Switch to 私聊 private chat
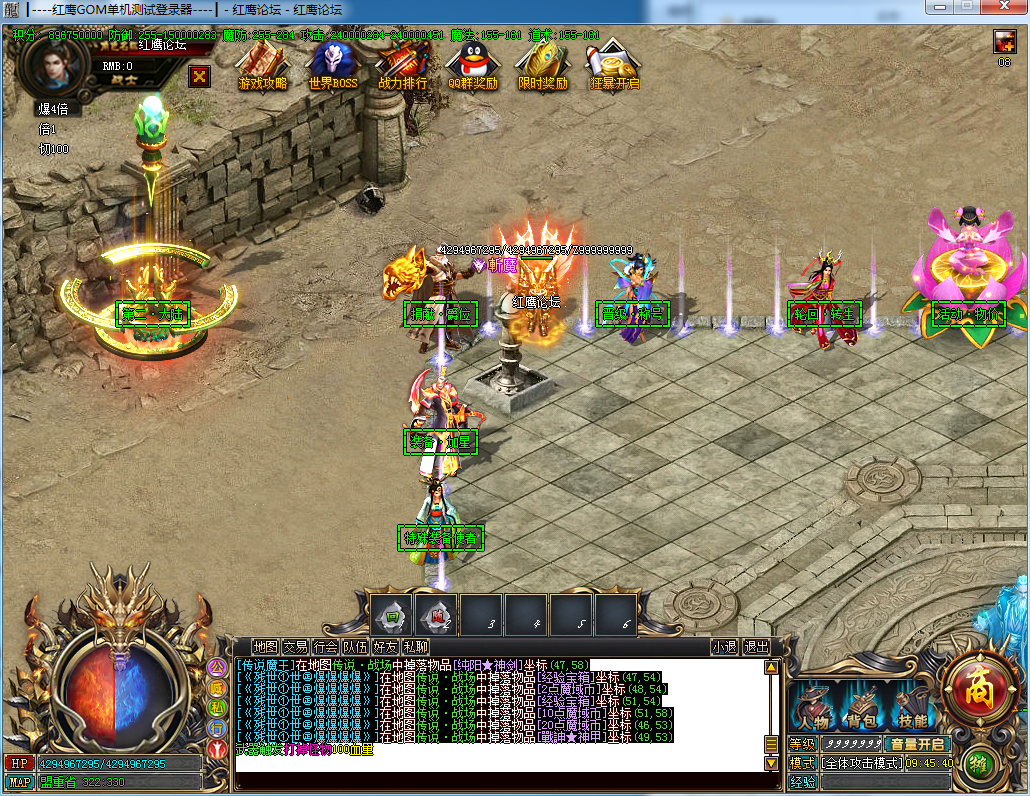Screen dimensions: 1030x796 point(416,647)
